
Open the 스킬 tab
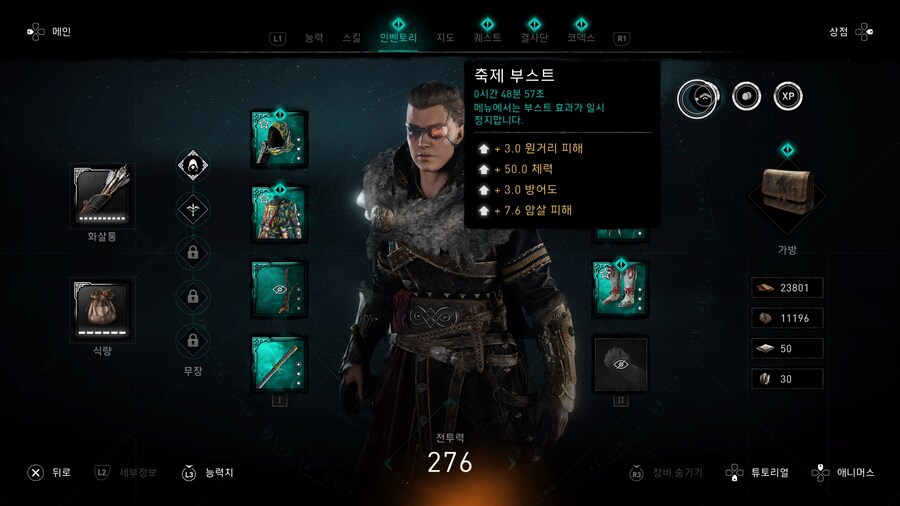click(352, 38)
